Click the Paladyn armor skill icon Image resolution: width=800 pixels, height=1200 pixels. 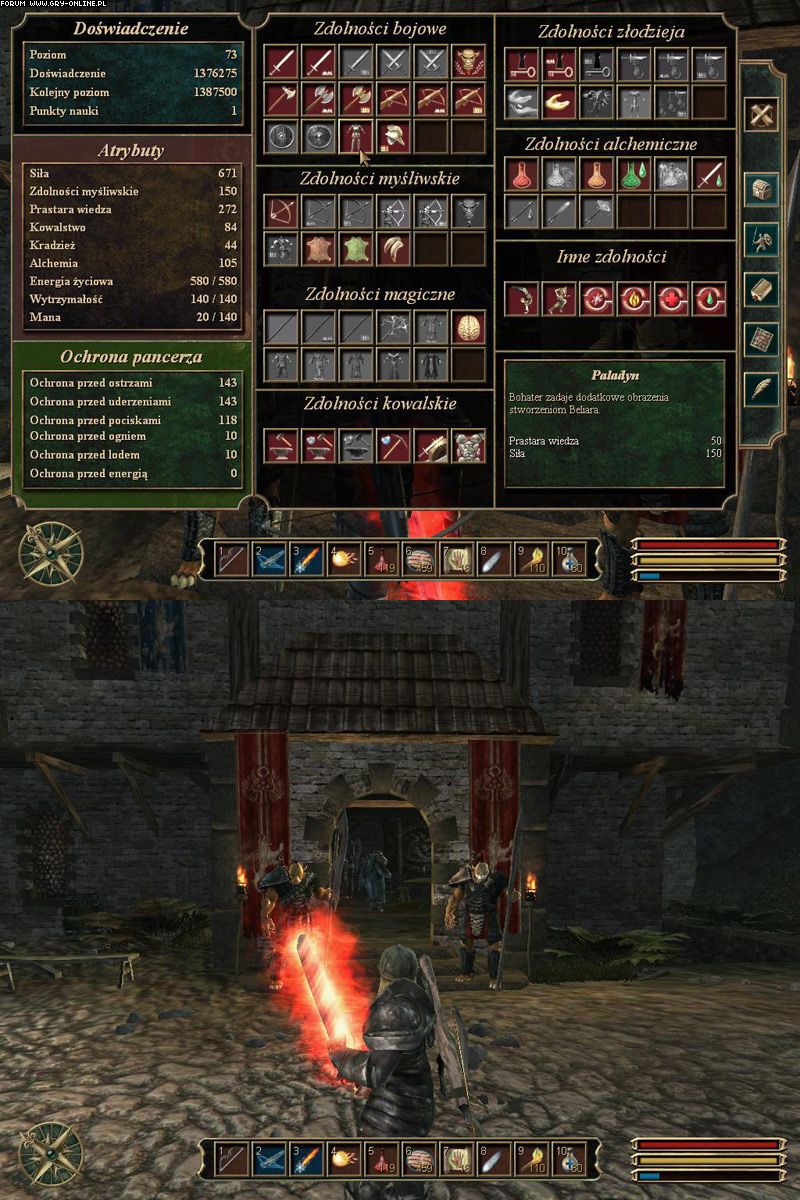[356, 135]
